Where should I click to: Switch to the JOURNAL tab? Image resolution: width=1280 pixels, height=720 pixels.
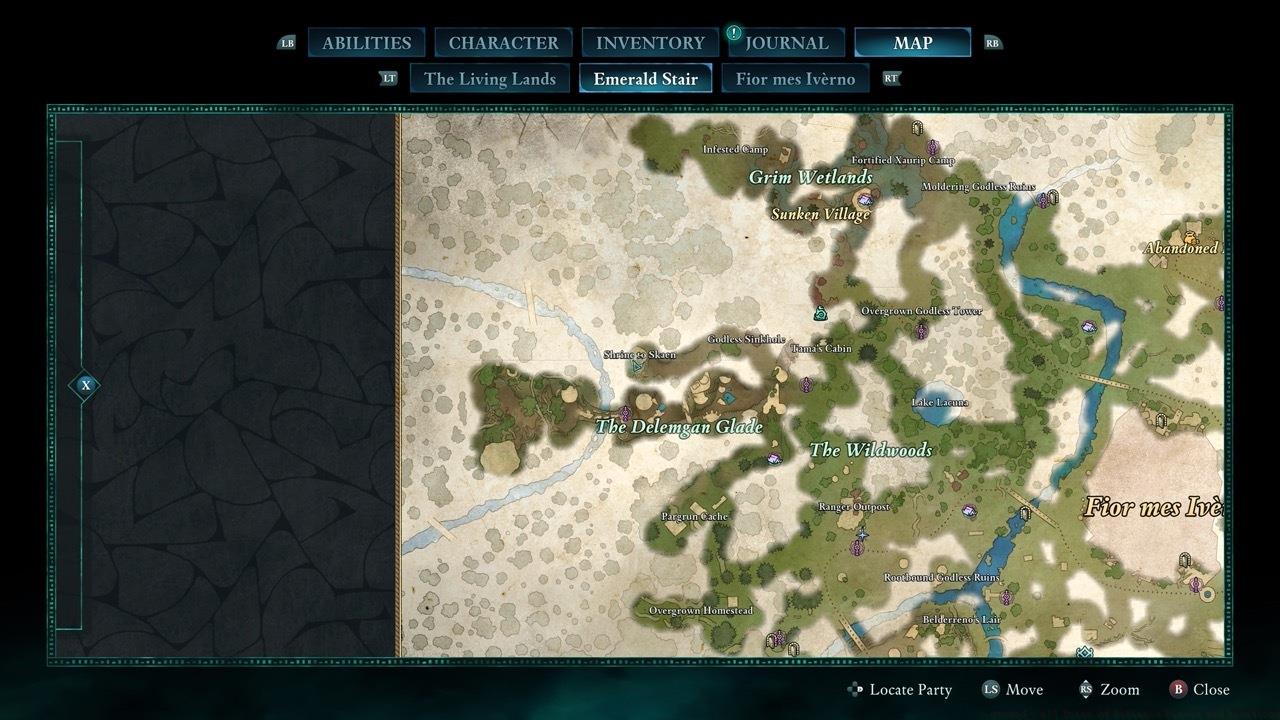click(x=790, y=42)
